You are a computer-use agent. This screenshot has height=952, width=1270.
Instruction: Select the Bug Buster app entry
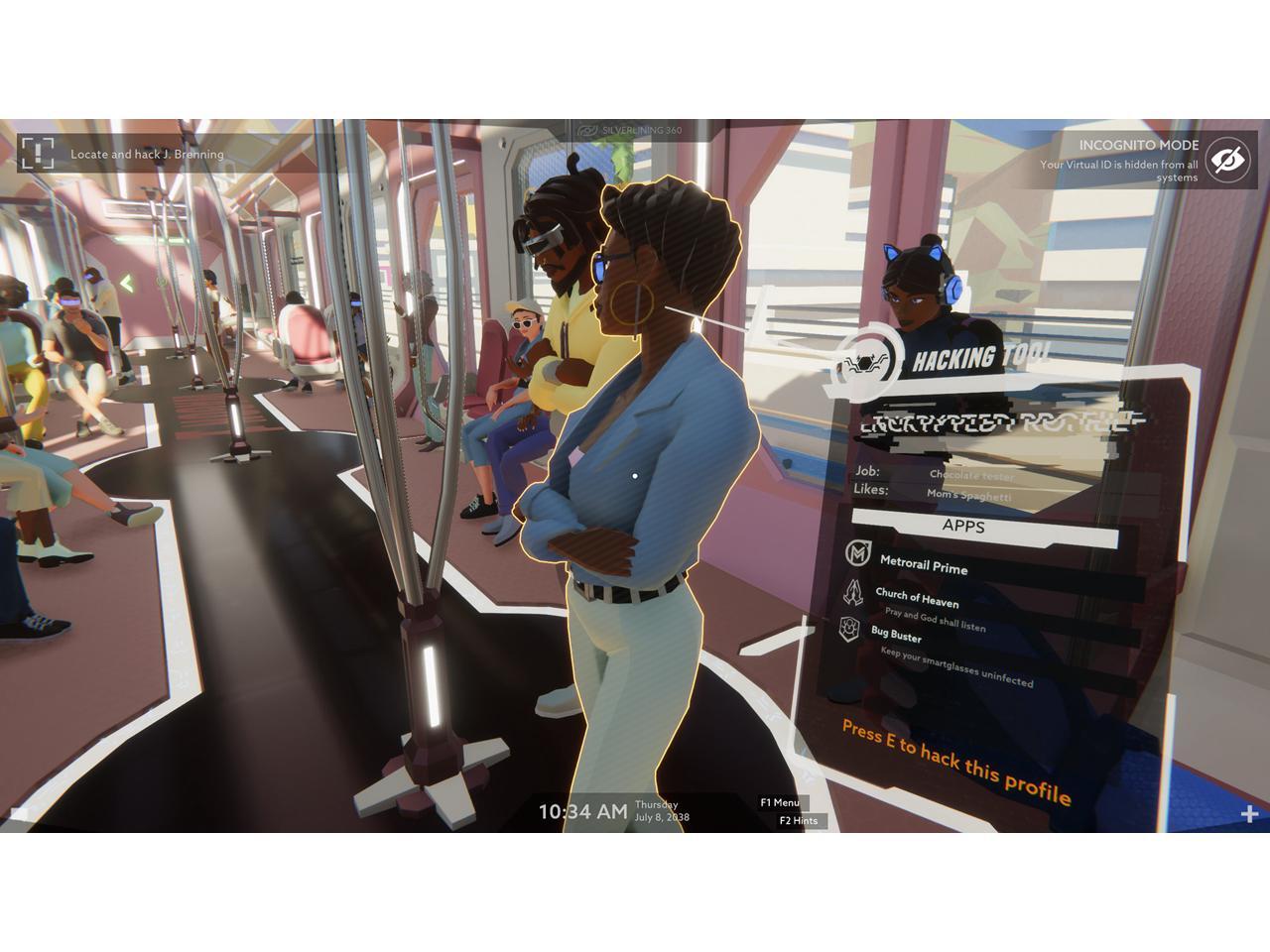[x=896, y=635]
